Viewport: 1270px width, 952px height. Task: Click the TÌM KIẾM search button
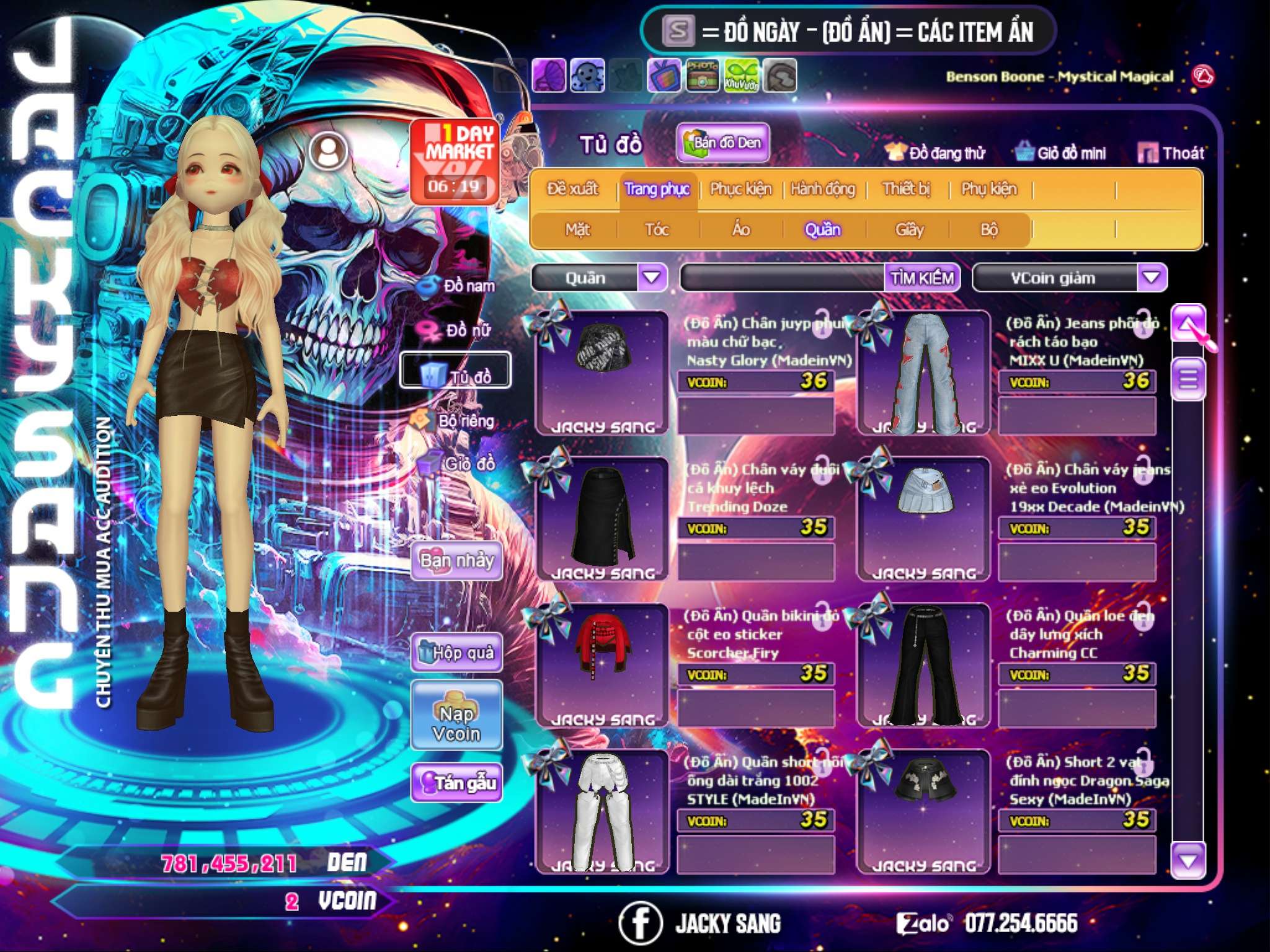point(921,278)
